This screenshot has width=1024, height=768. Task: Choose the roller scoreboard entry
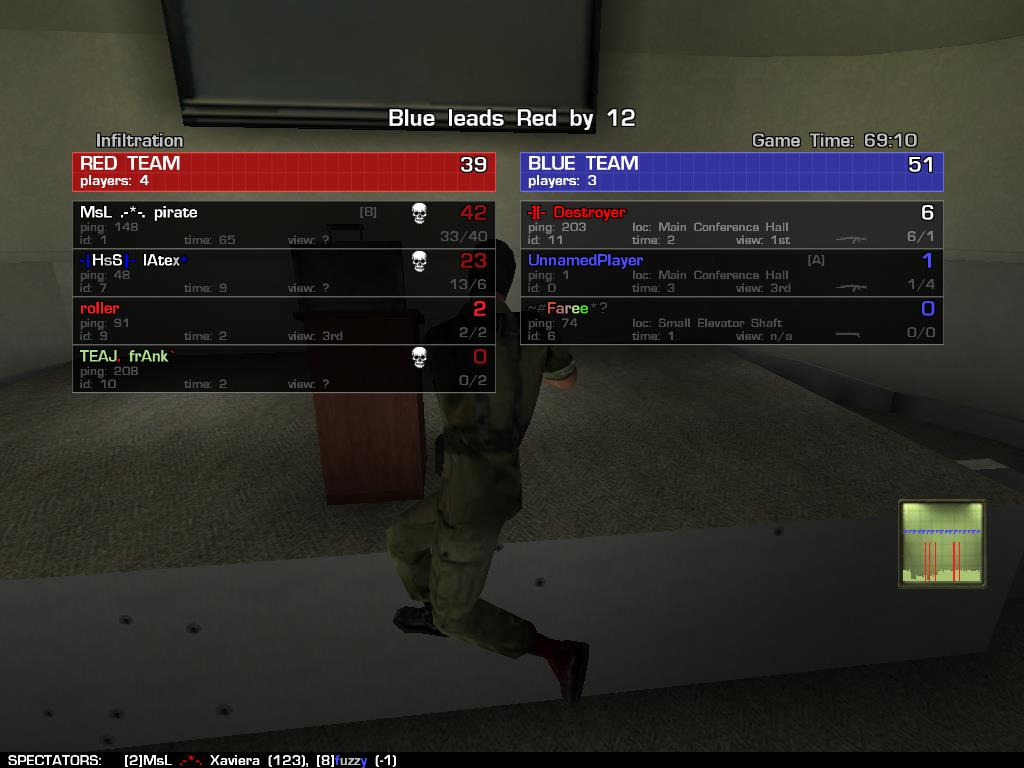point(283,321)
